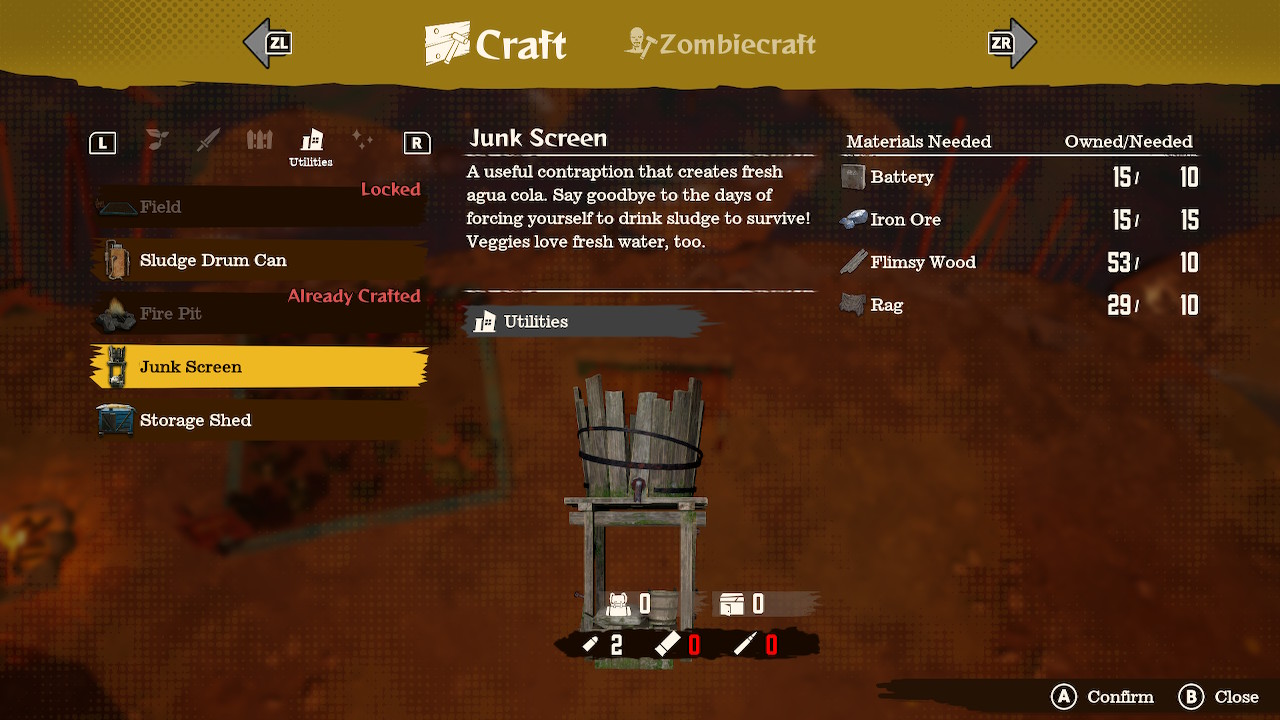Select the Craft tab
Viewport: 1280px width, 720px height.
point(497,44)
